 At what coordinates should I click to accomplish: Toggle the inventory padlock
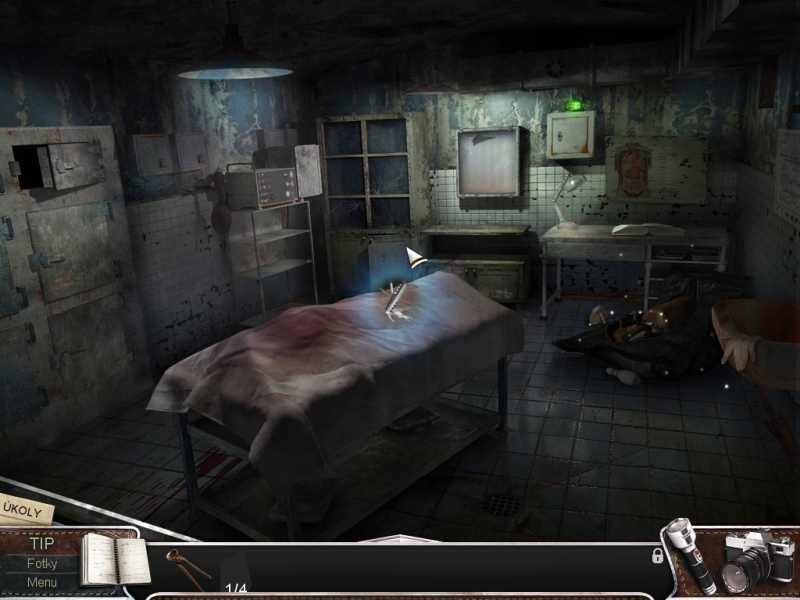(657, 556)
